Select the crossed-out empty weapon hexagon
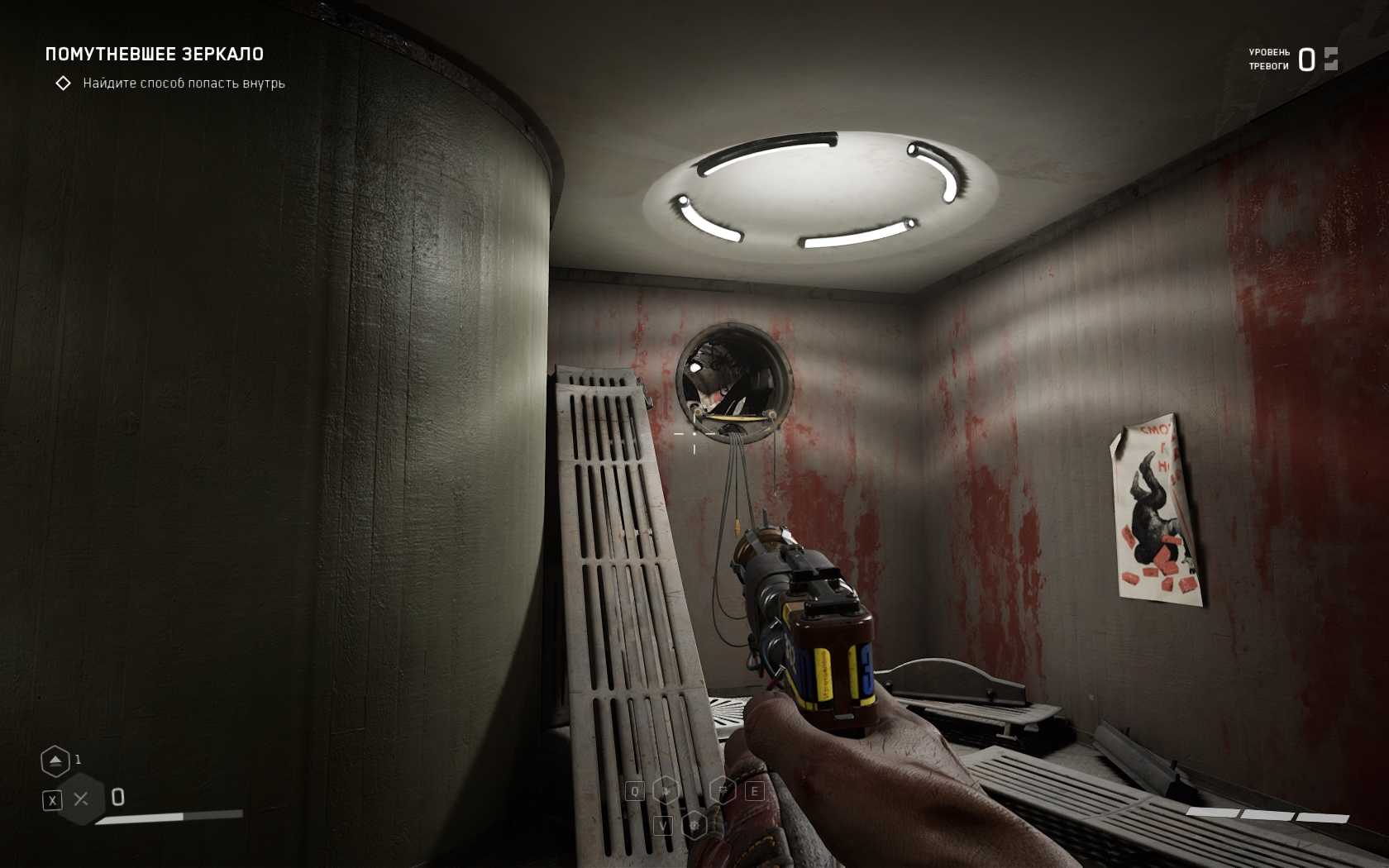This screenshot has width=1389, height=868. (81, 799)
